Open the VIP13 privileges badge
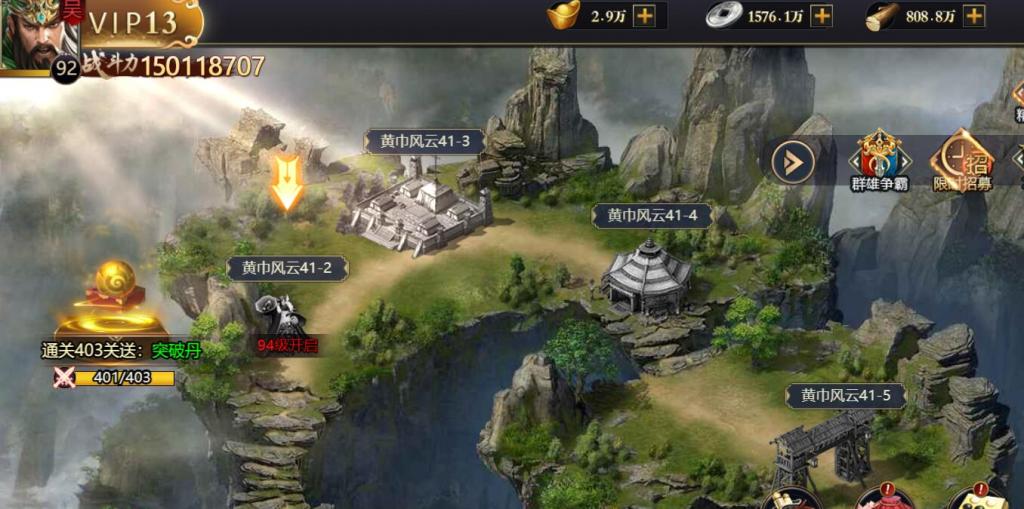Viewport: 1024px width, 509px height. [135, 22]
